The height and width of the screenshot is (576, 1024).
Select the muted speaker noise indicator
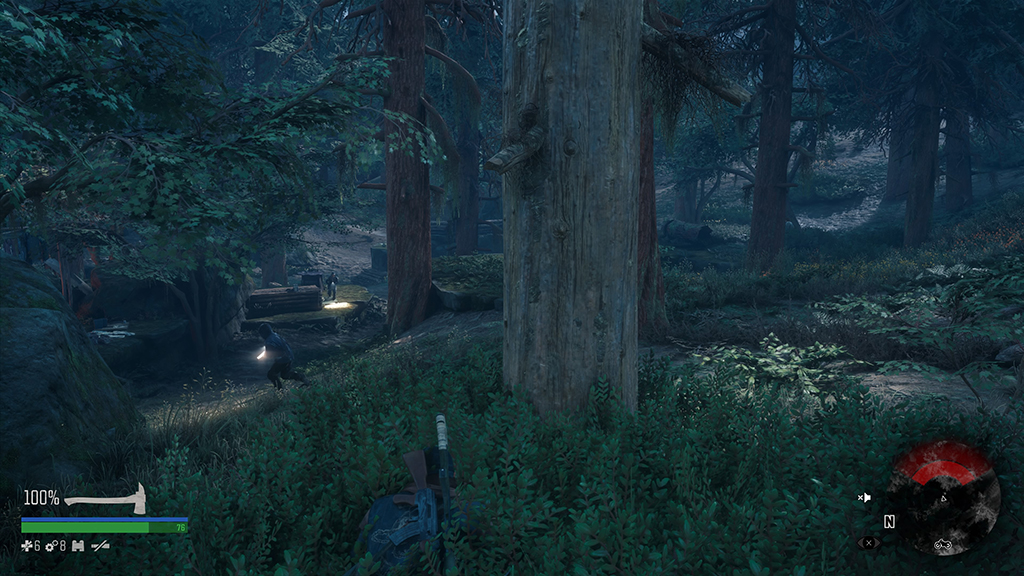(865, 497)
